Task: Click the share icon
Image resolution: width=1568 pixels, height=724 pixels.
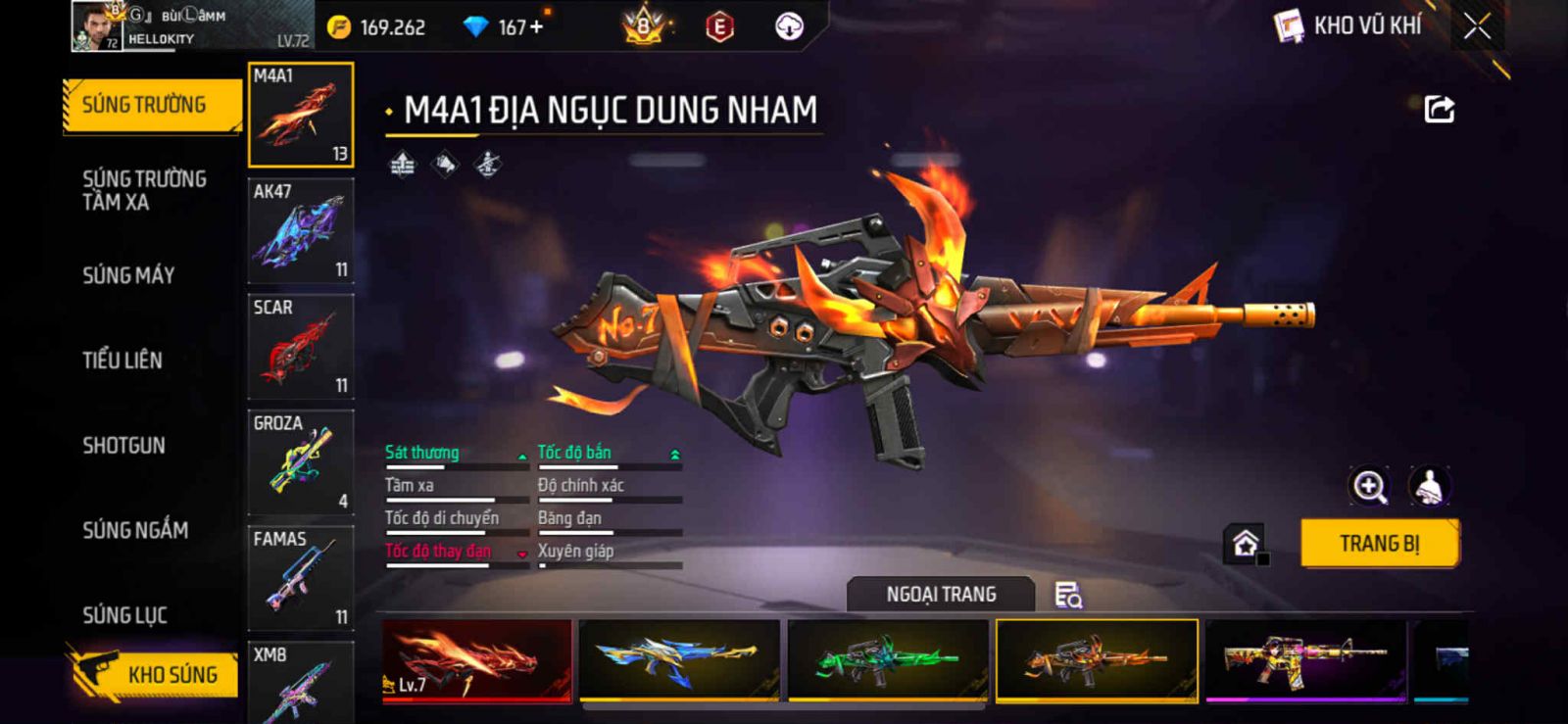Action: coord(1439,109)
